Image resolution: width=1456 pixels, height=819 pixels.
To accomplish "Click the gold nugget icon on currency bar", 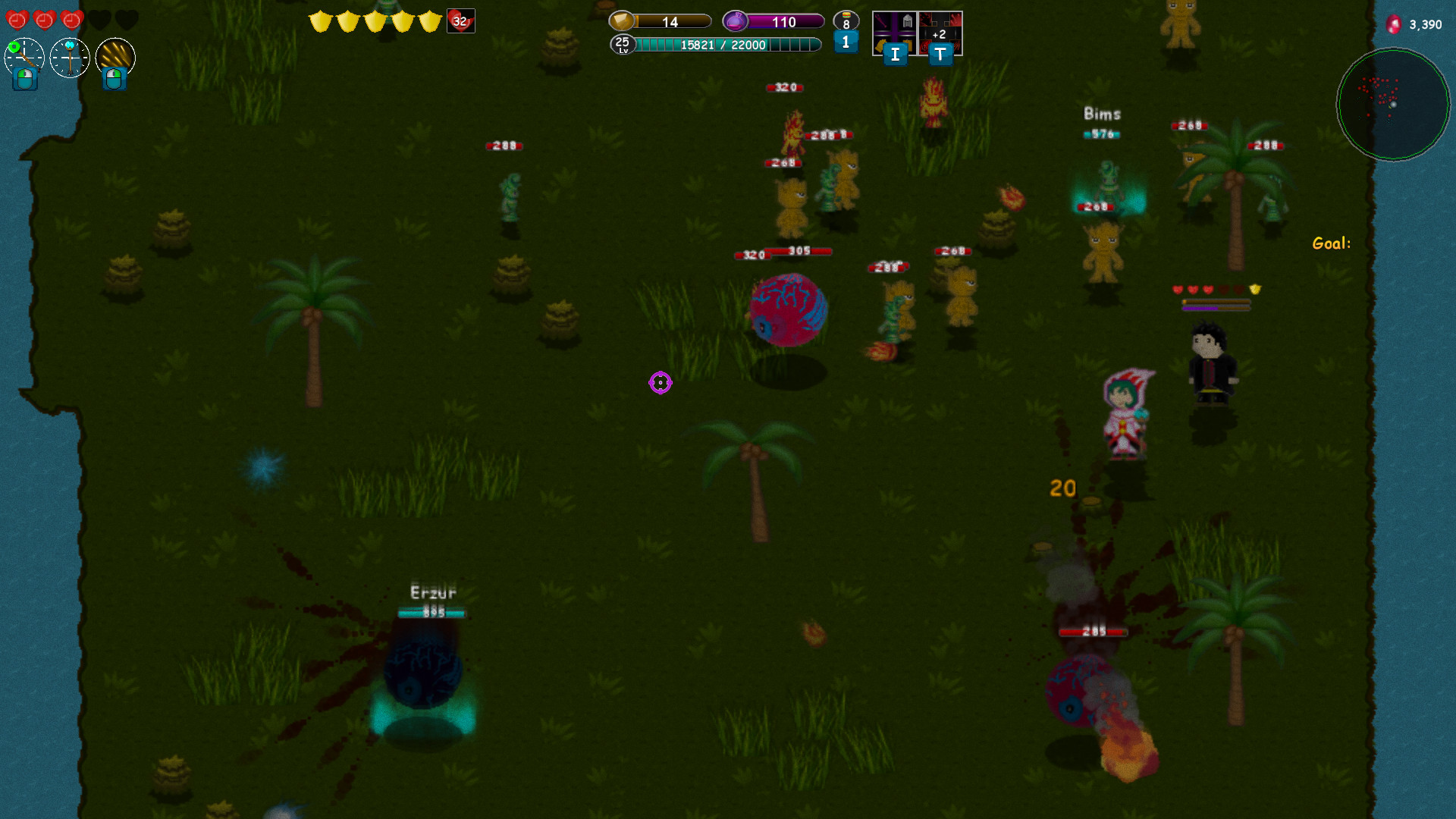I will (620, 21).
